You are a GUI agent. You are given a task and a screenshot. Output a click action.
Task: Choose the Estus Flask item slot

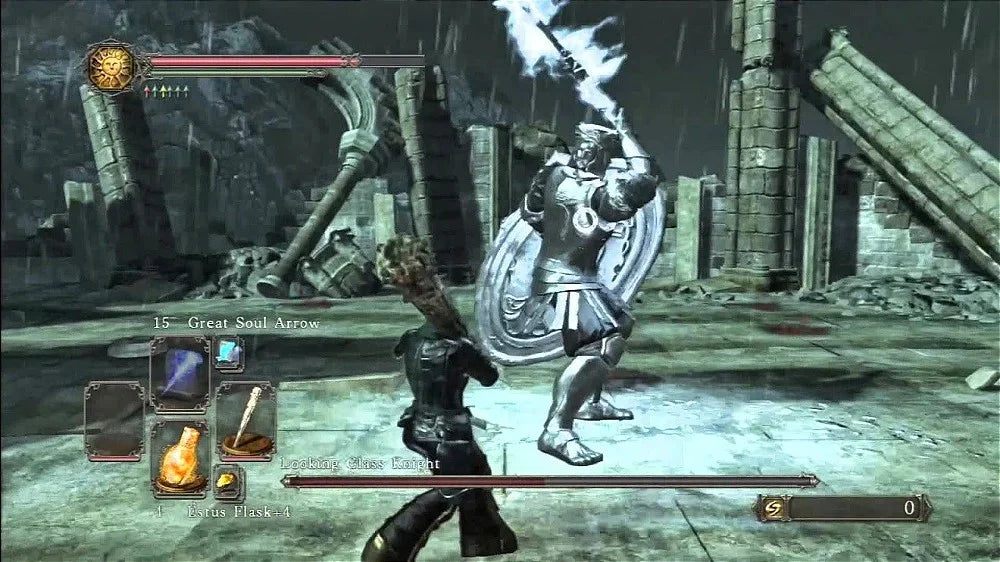[179, 456]
